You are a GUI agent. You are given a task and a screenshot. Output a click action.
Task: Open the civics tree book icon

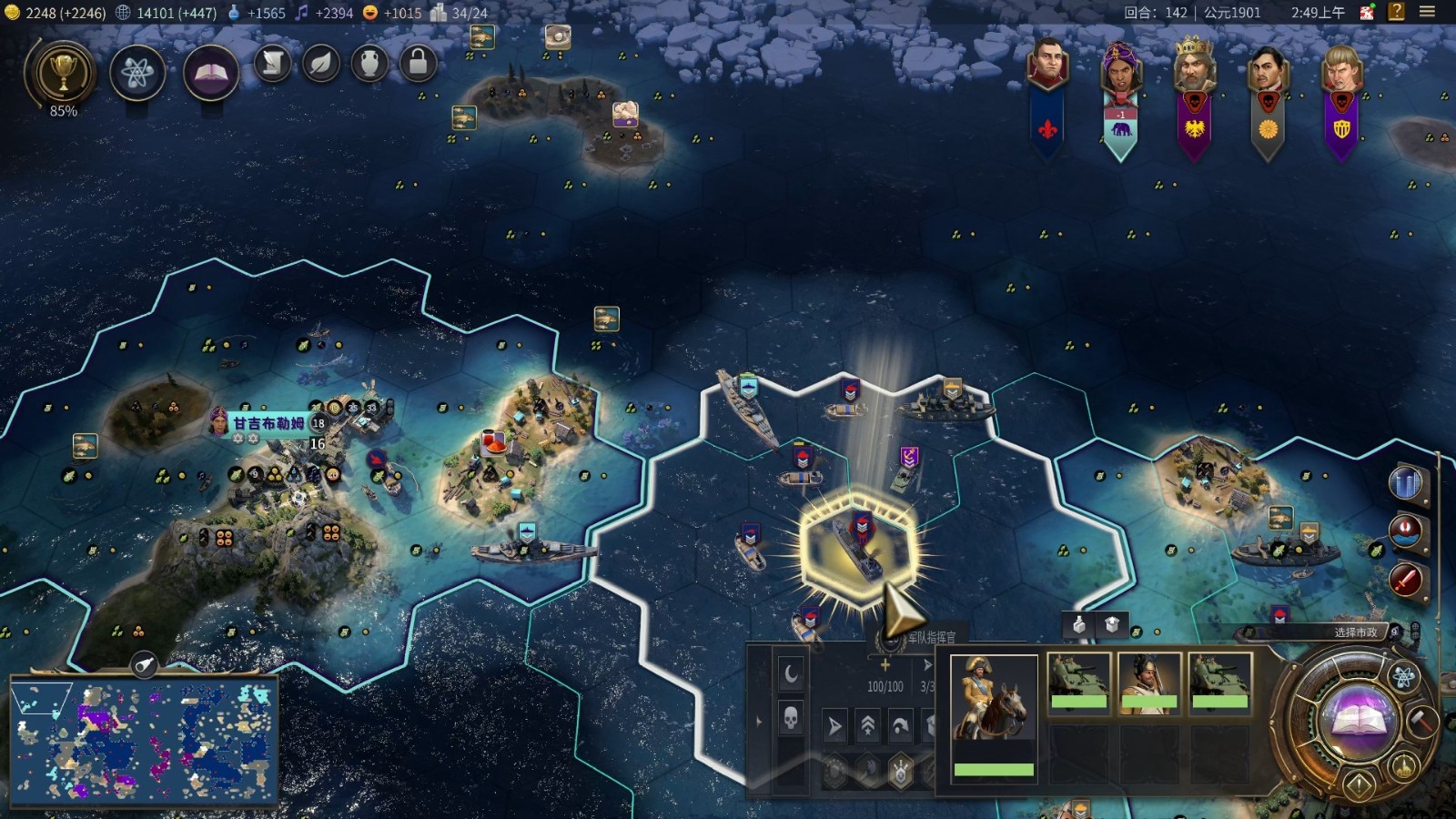click(x=210, y=73)
